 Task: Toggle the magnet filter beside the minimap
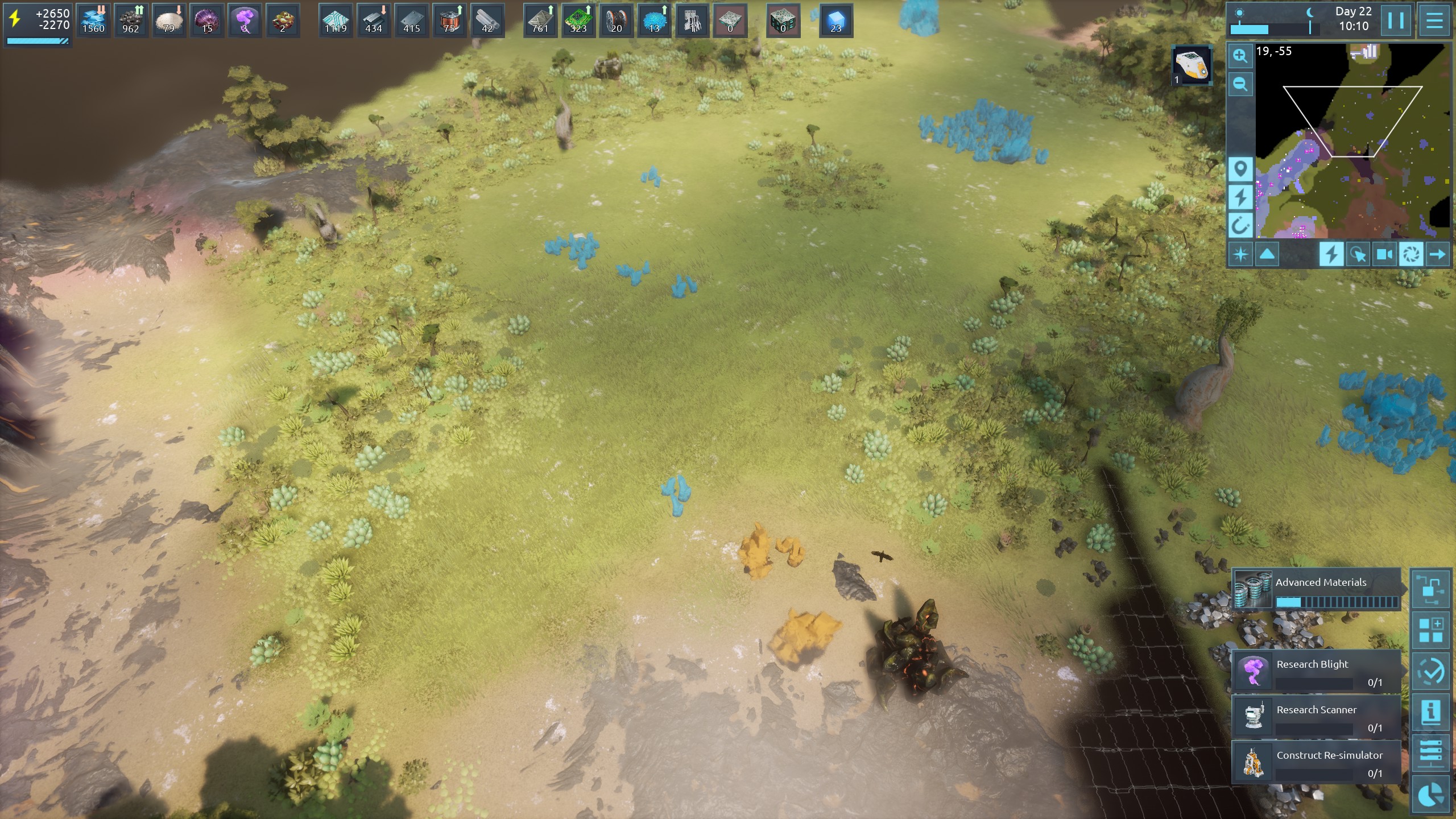coord(1240,226)
